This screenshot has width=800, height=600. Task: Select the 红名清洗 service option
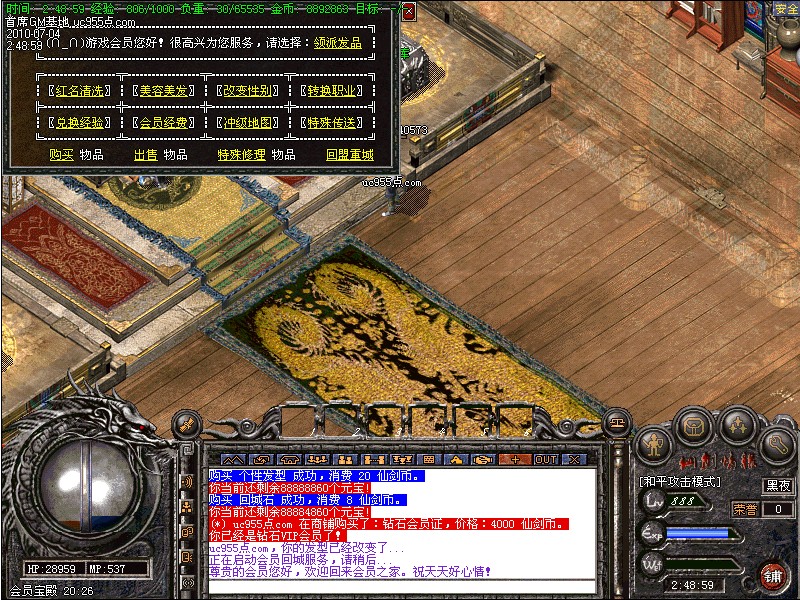(78, 91)
